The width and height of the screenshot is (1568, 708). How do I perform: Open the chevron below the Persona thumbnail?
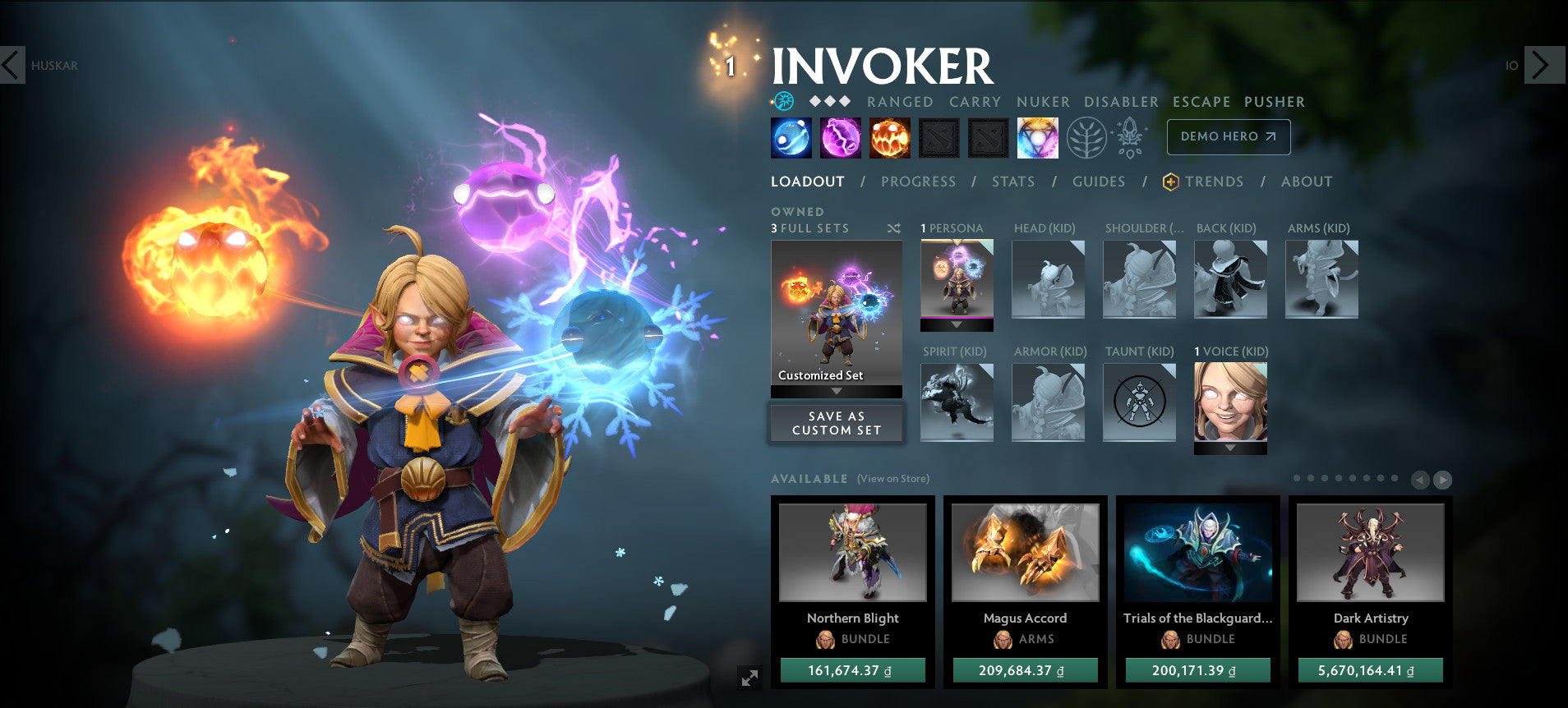click(x=956, y=324)
